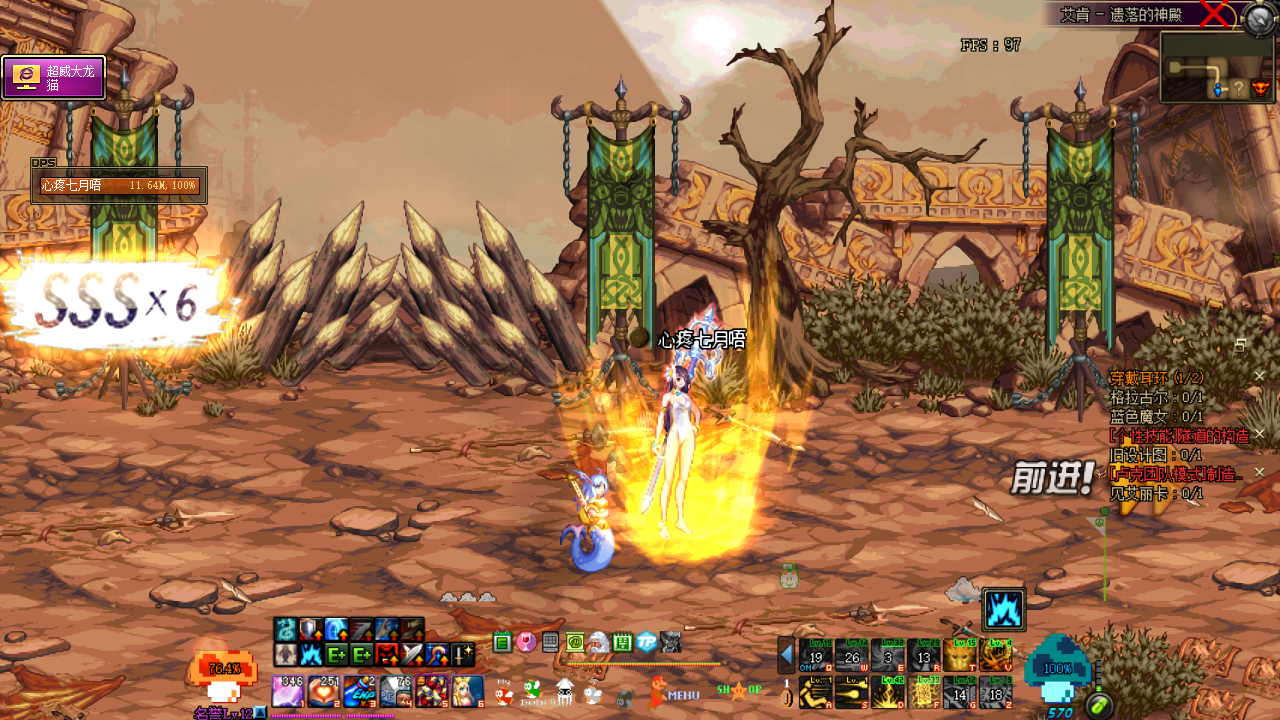This screenshot has width=1280, height=720.
Task: Open the pink wine glass icon
Action: [x=526, y=642]
